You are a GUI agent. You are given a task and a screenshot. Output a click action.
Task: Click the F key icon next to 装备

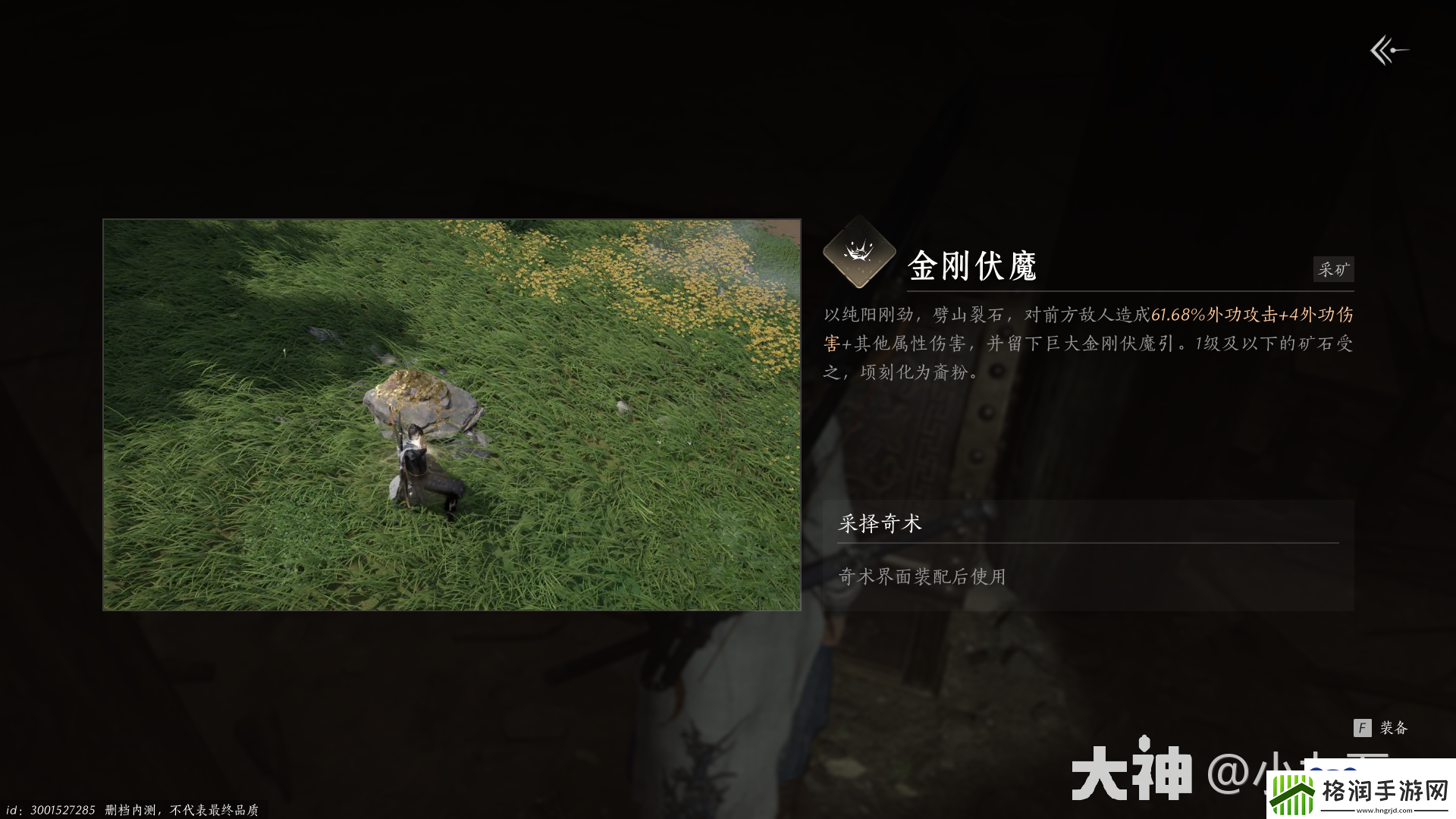pos(1361,729)
